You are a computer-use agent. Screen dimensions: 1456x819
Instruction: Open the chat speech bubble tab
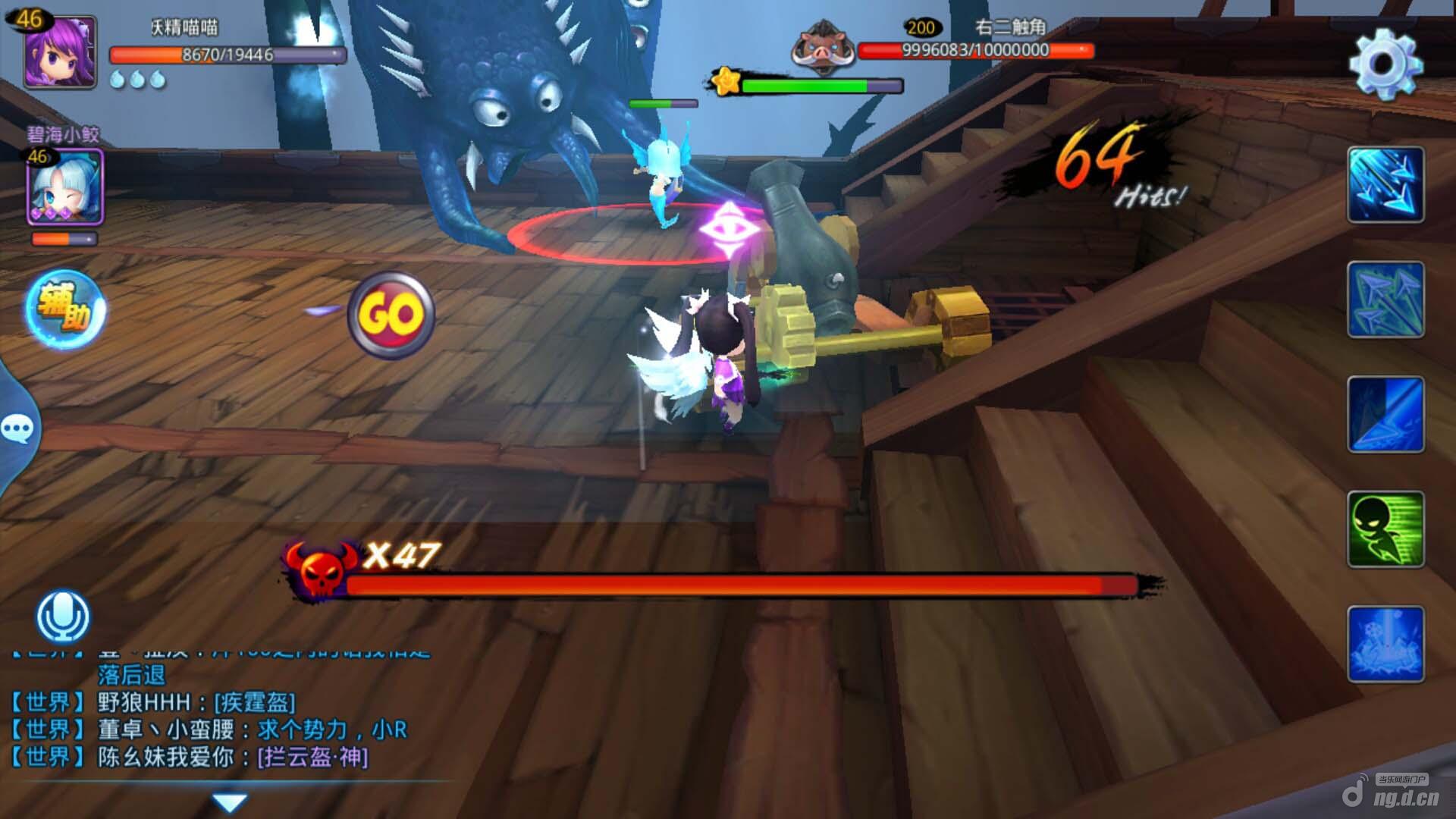[x=17, y=429]
